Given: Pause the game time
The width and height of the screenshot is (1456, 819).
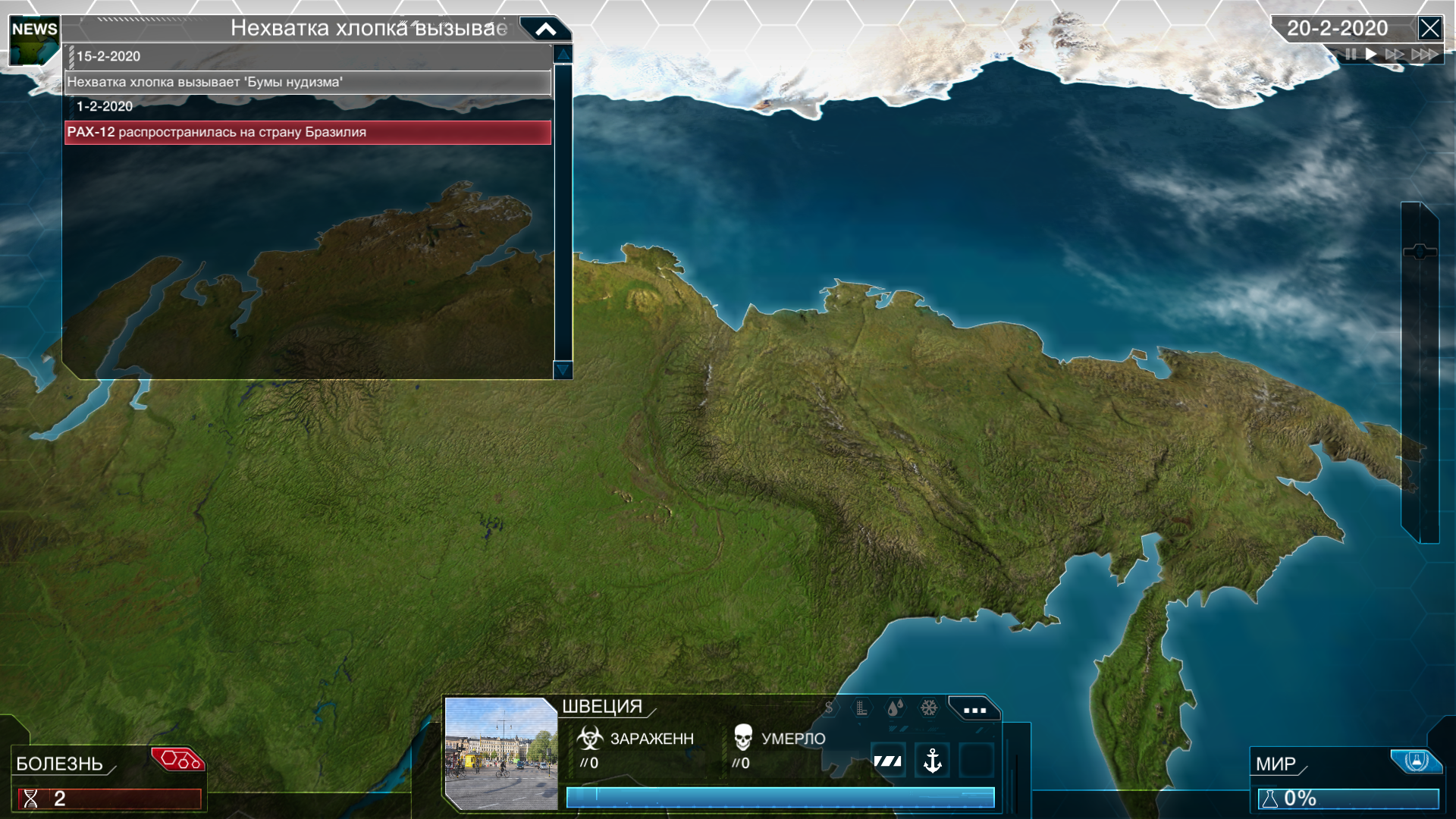Looking at the screenshot, I should 1351,55.
